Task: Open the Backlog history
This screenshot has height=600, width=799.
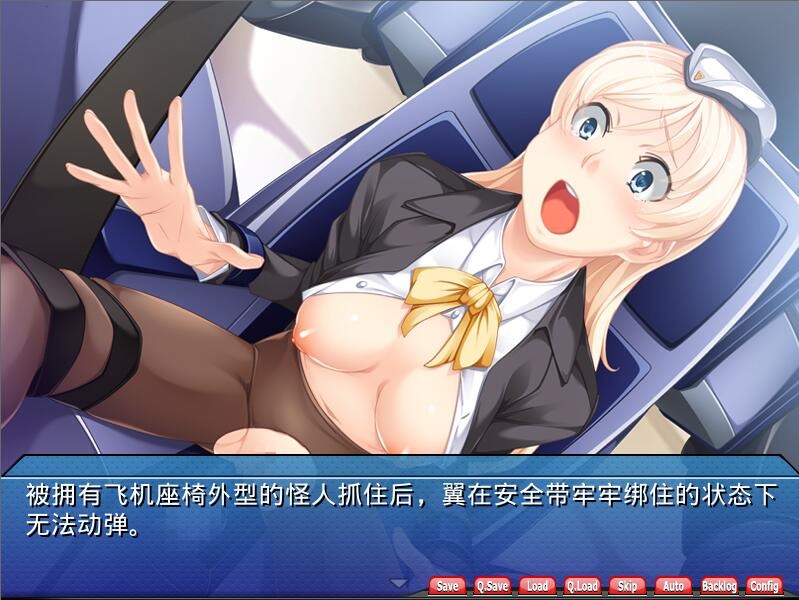Action: 718,586
